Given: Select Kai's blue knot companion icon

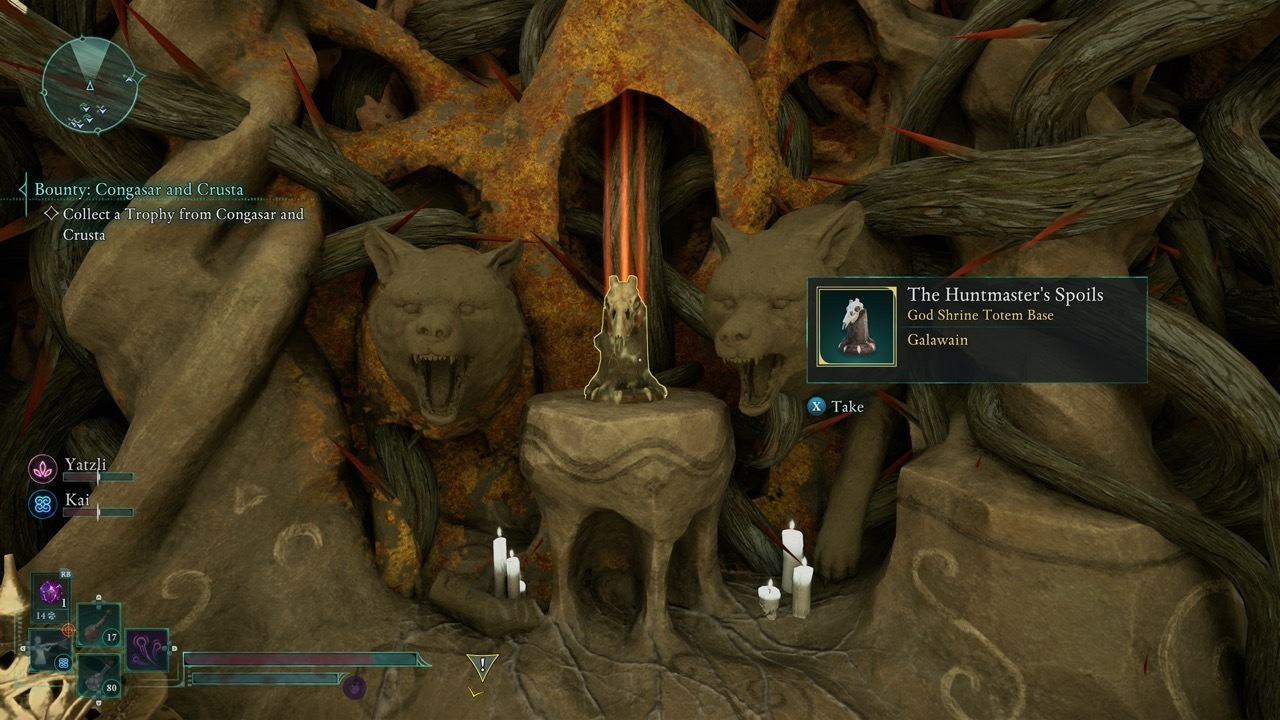Looking at the screenshot, I should (x=43, y=504).
